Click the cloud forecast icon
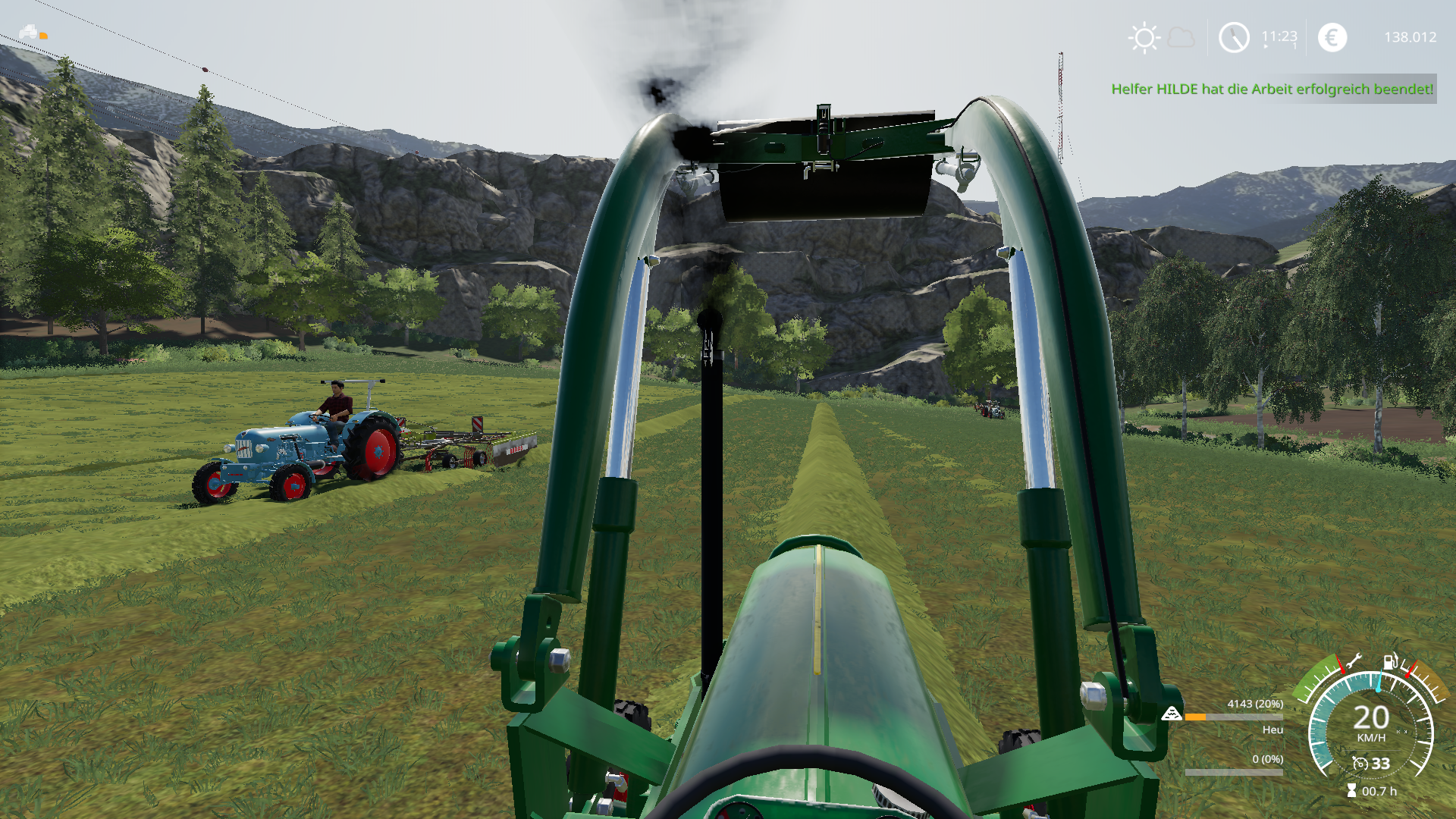Screen dimensions: 1456x819 1181,37
